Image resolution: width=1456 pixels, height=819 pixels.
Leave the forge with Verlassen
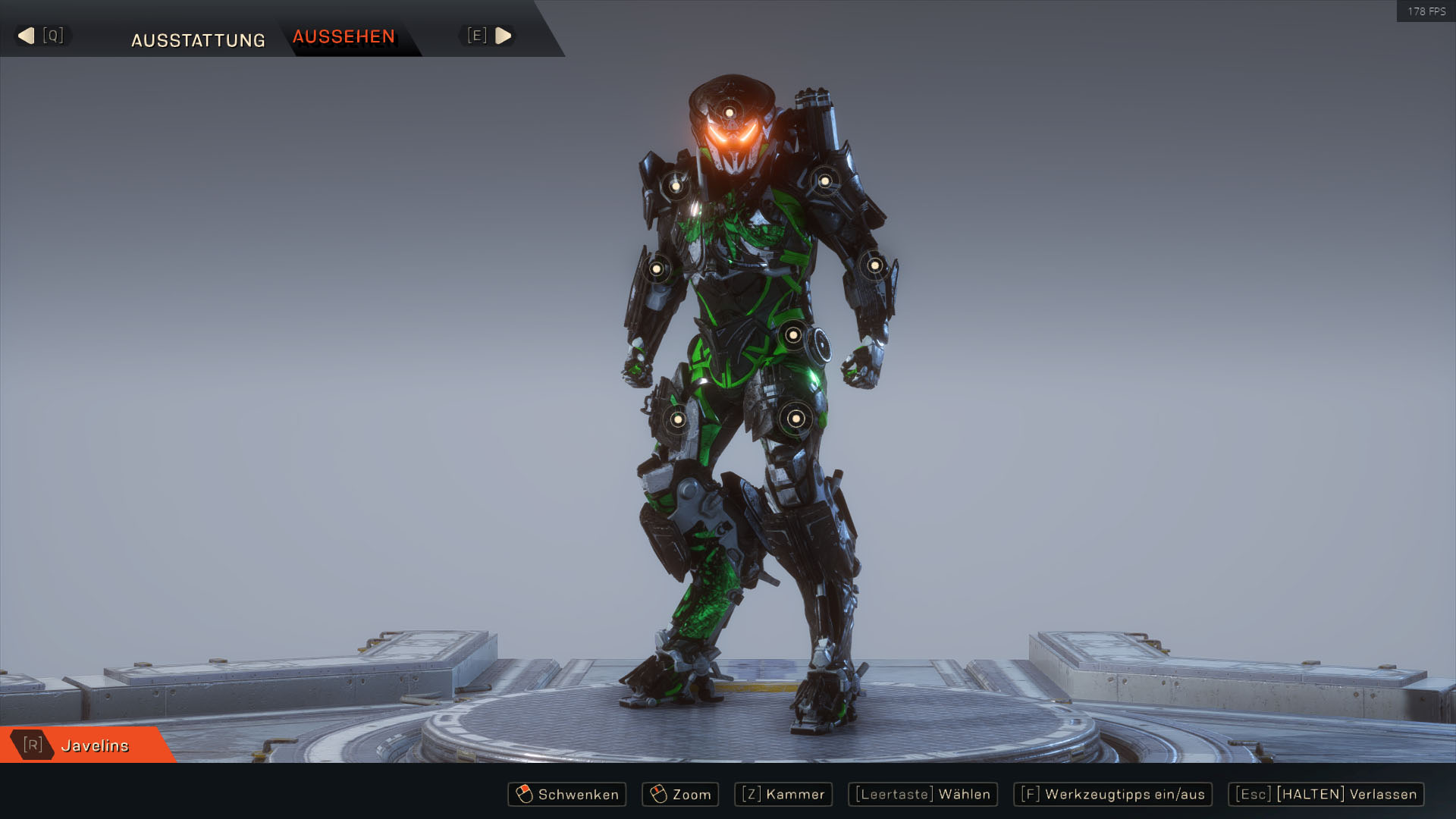(1326, 794)
